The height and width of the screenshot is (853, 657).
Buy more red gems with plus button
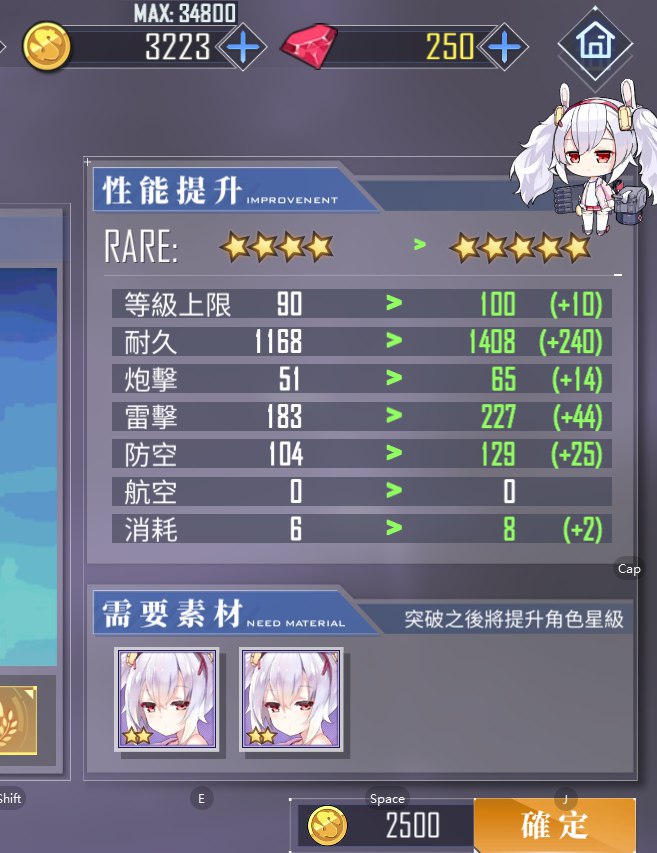(506, 47)
